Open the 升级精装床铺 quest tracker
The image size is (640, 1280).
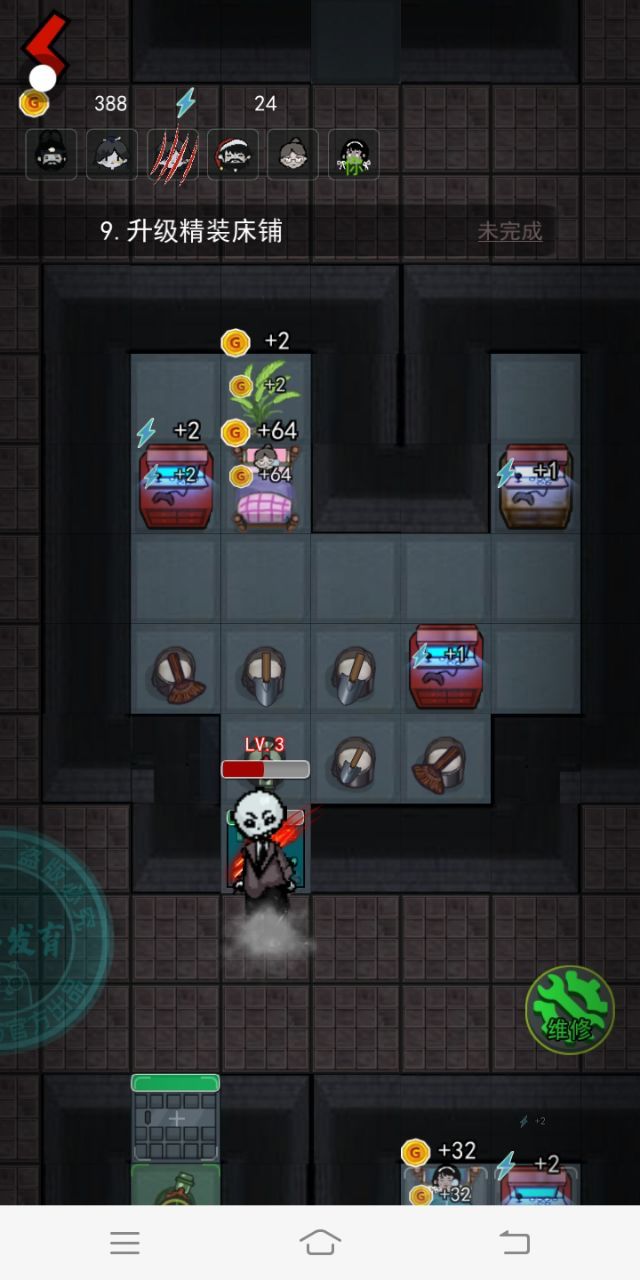[x=191, y=231]
